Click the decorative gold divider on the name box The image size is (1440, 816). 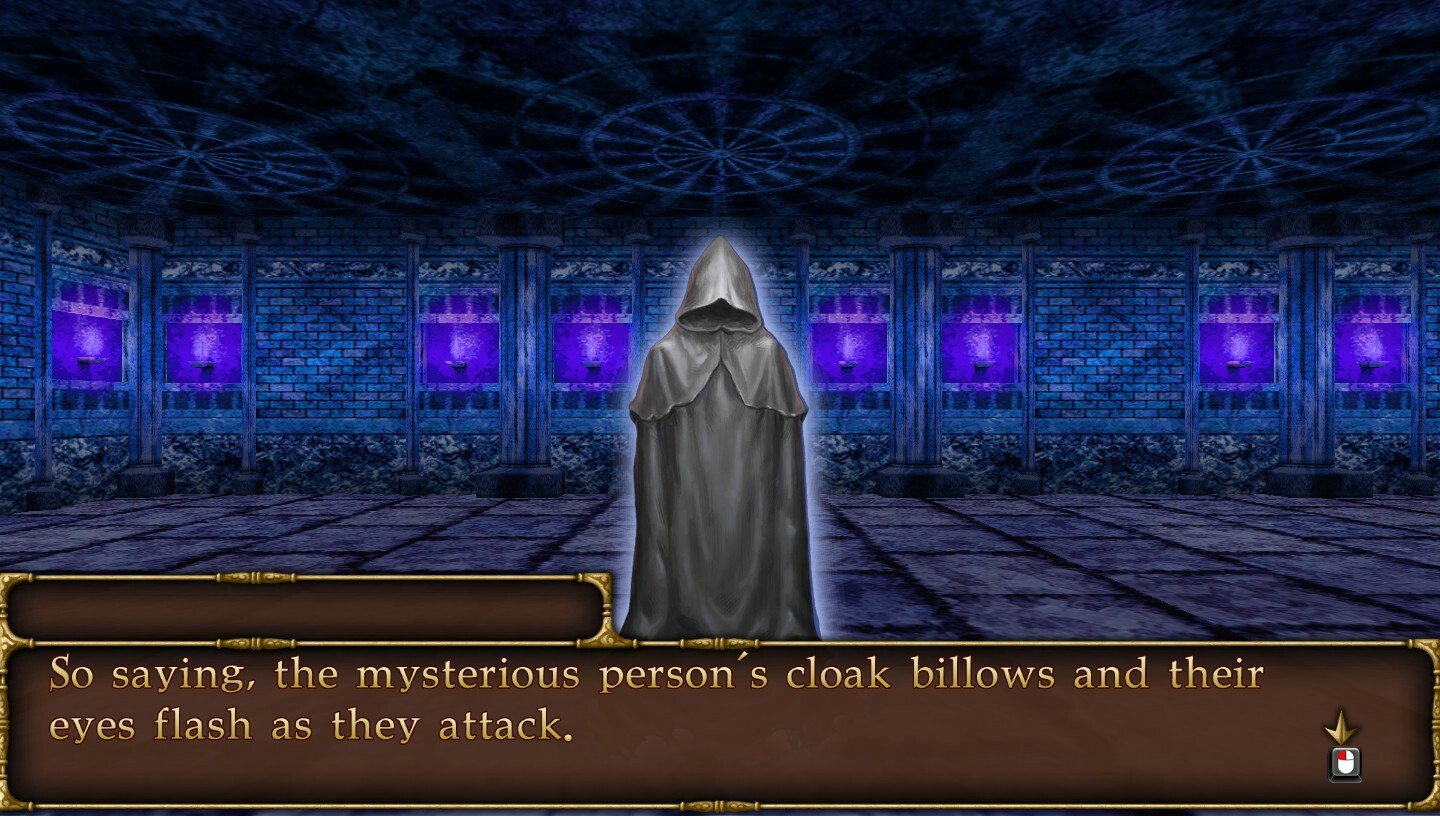(250, 579)
